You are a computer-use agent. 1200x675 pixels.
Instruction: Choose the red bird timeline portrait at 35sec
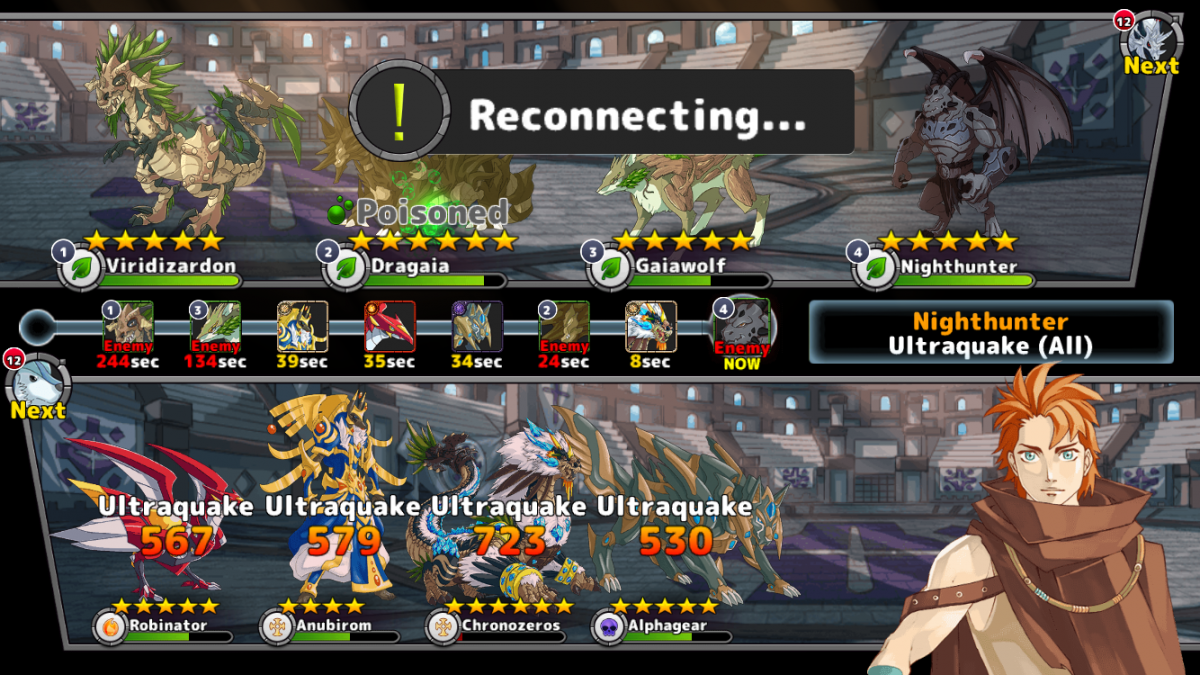(389, 327)
